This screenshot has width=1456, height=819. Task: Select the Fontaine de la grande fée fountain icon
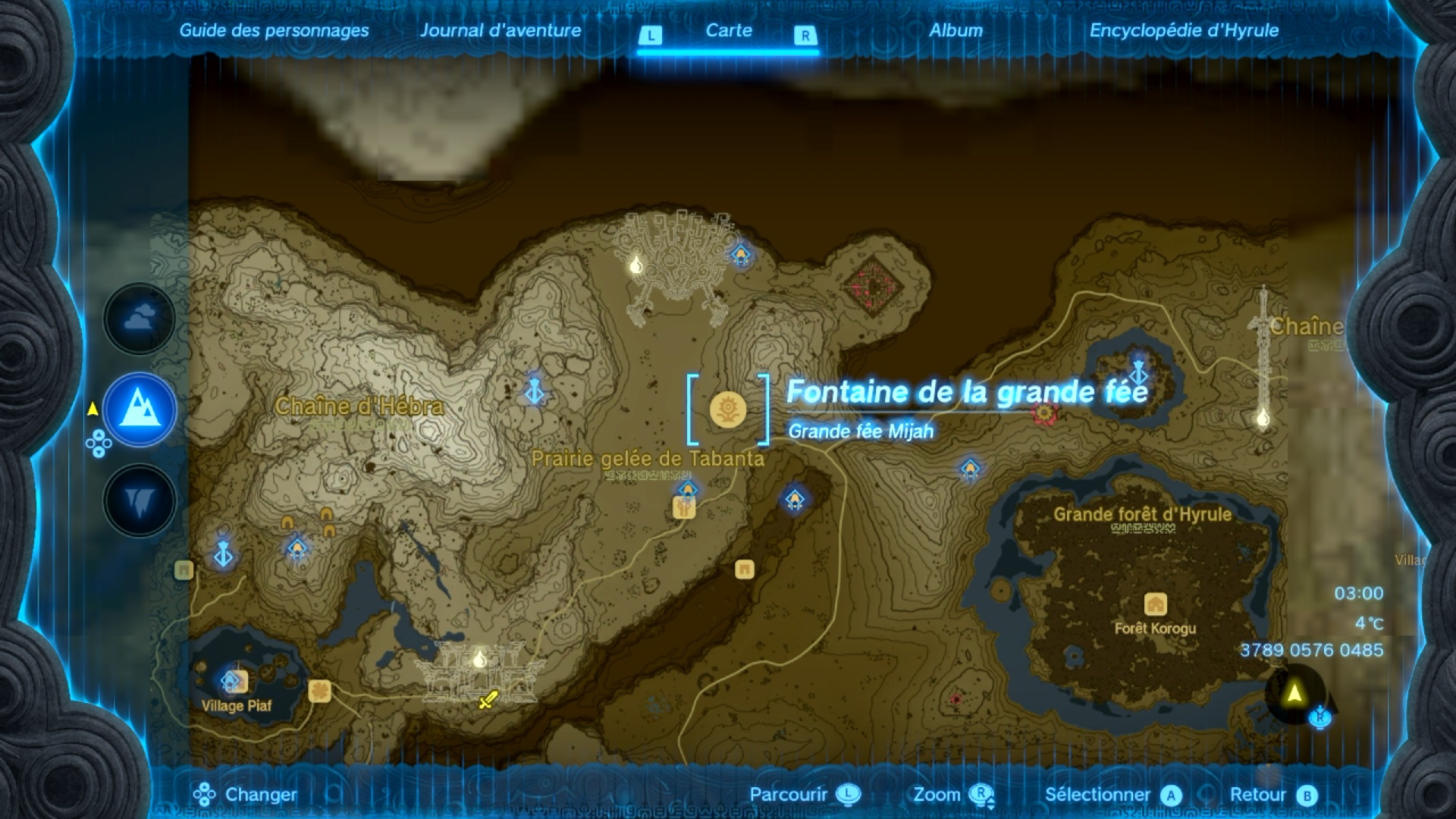(726, 409)
